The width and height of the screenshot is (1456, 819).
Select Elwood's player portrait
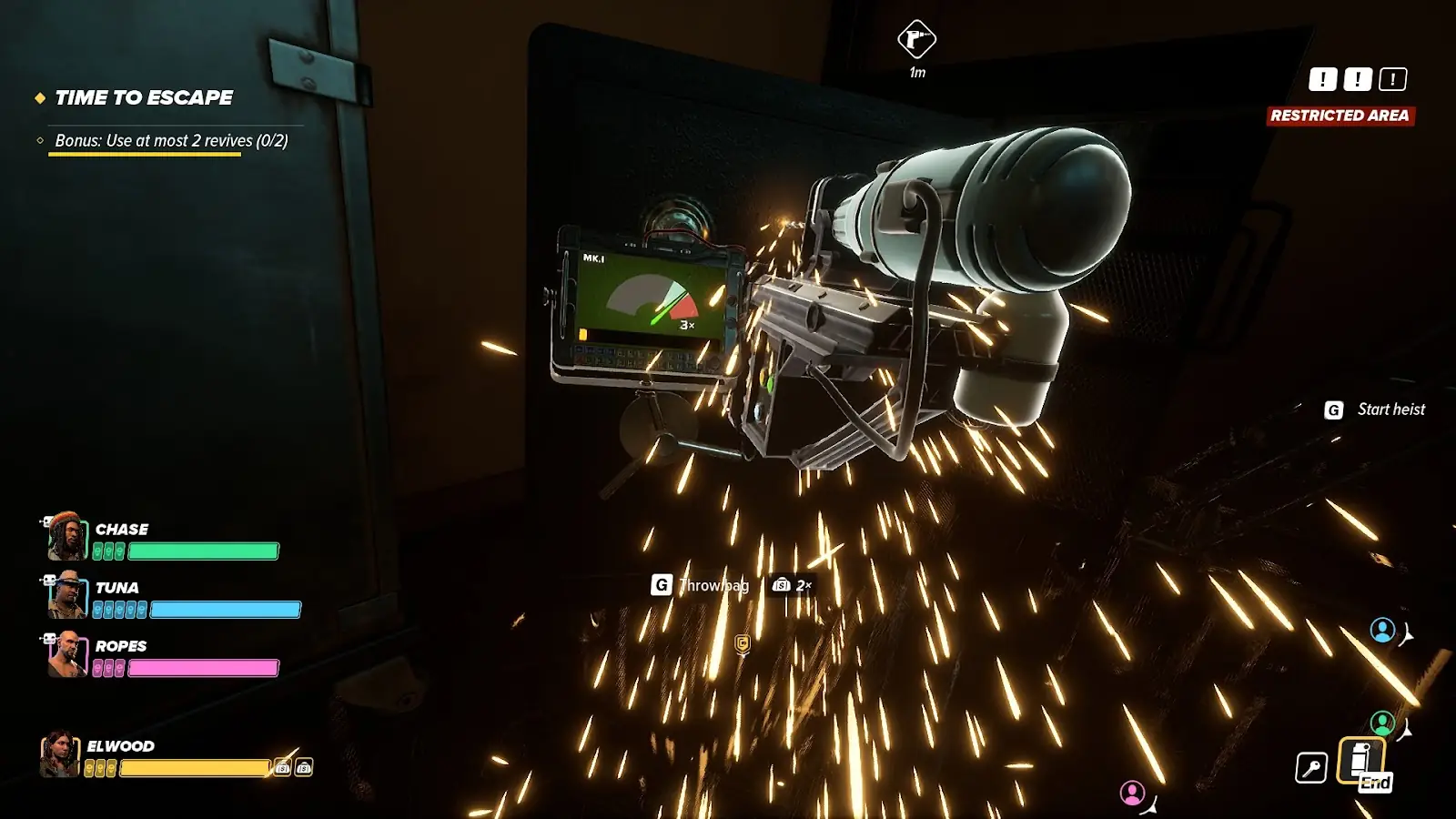59,753
